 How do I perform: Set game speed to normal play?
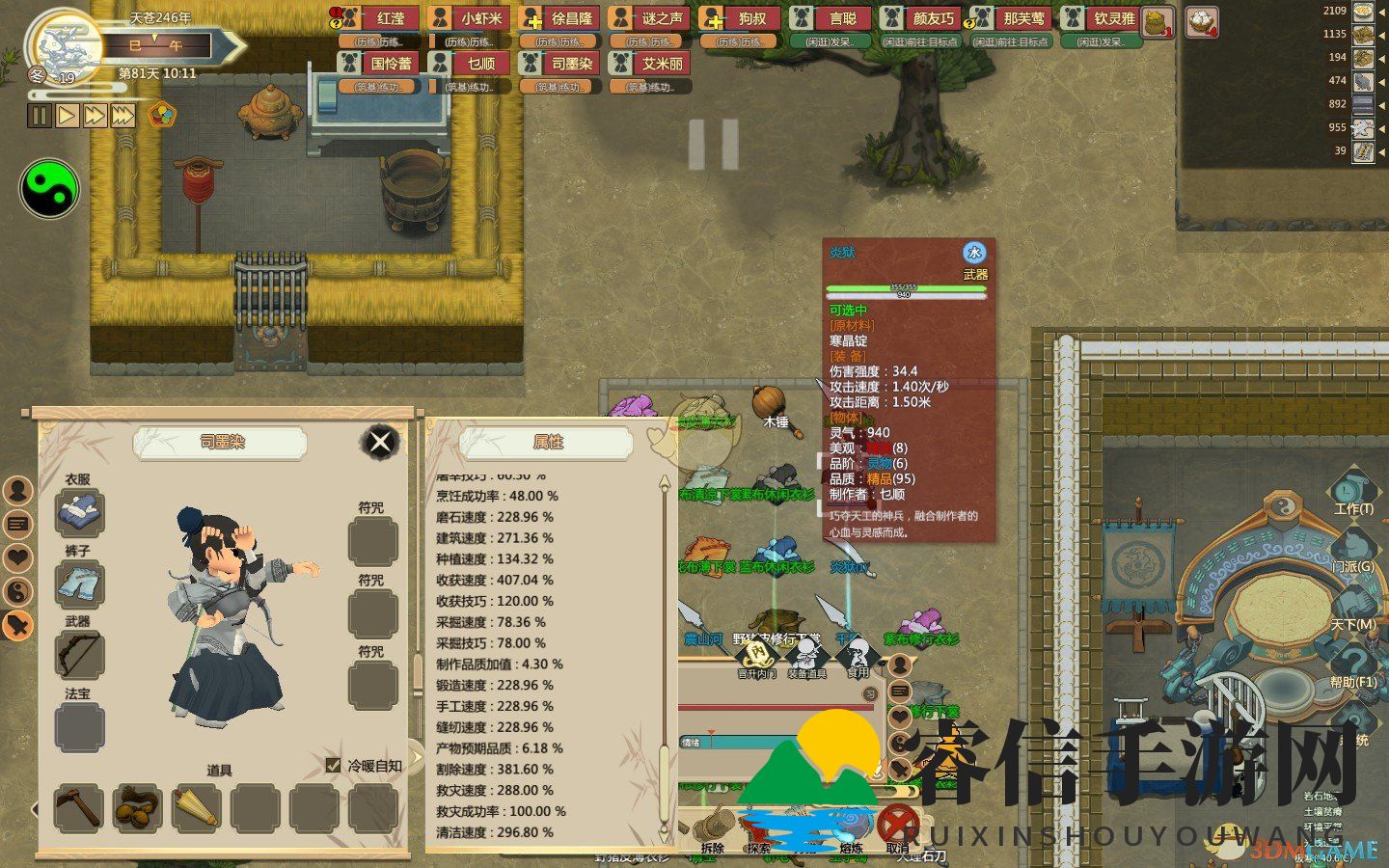tap(67, 116)
